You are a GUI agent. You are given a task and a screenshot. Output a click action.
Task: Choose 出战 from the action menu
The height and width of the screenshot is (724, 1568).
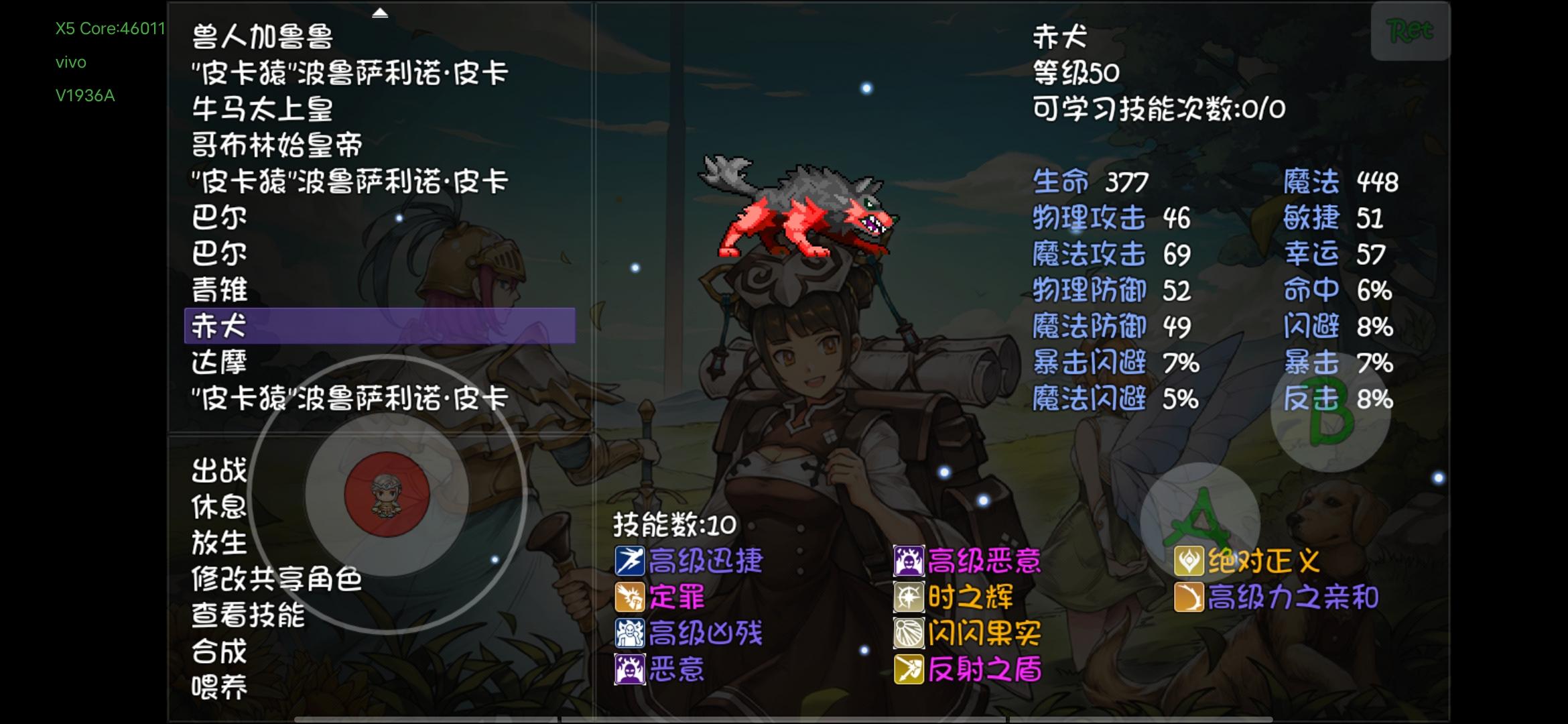220,471
